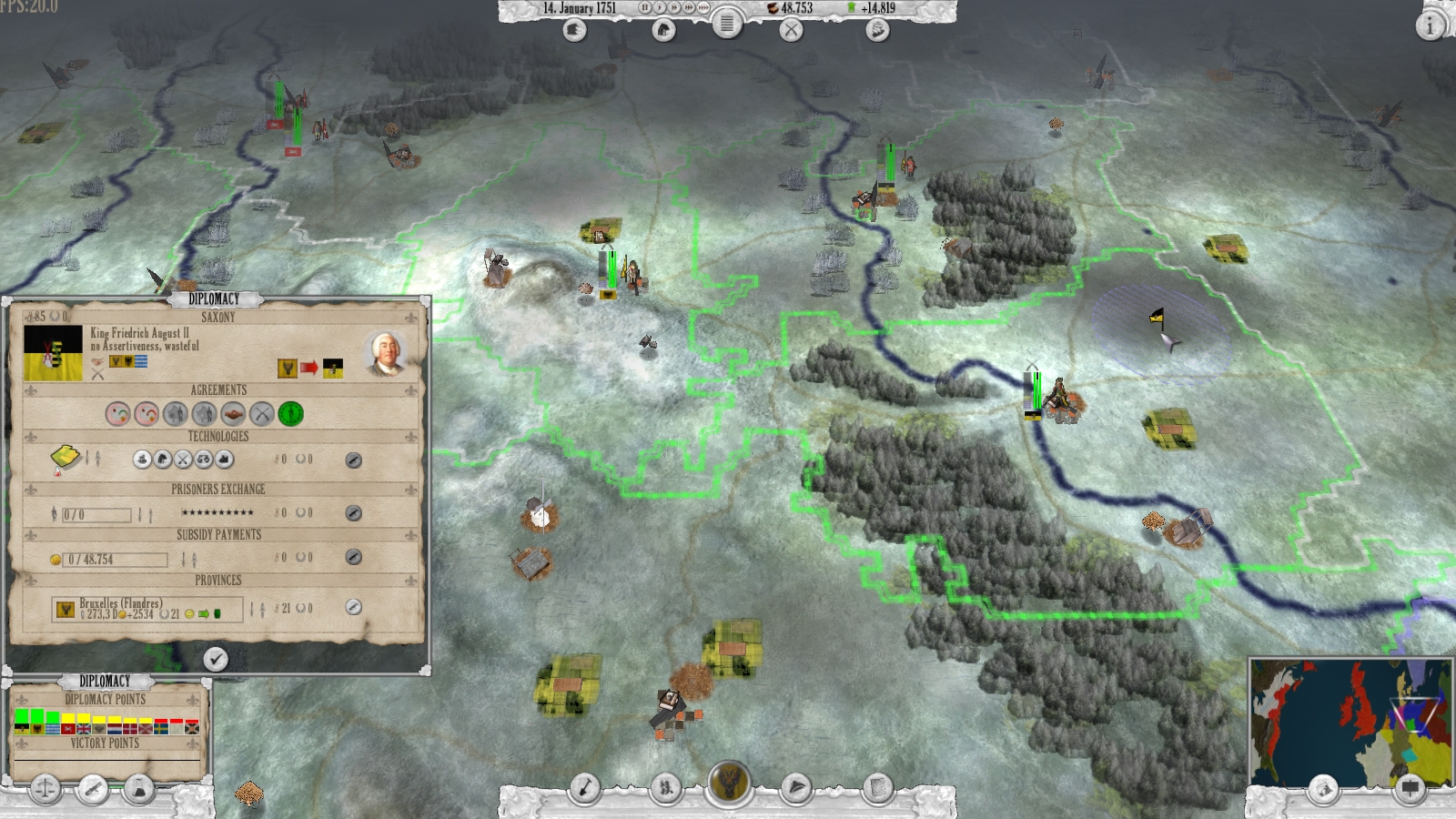Edit the Prisoners Exchange offer
This screenshot has height=819, width=1456.
coord(354,513)
